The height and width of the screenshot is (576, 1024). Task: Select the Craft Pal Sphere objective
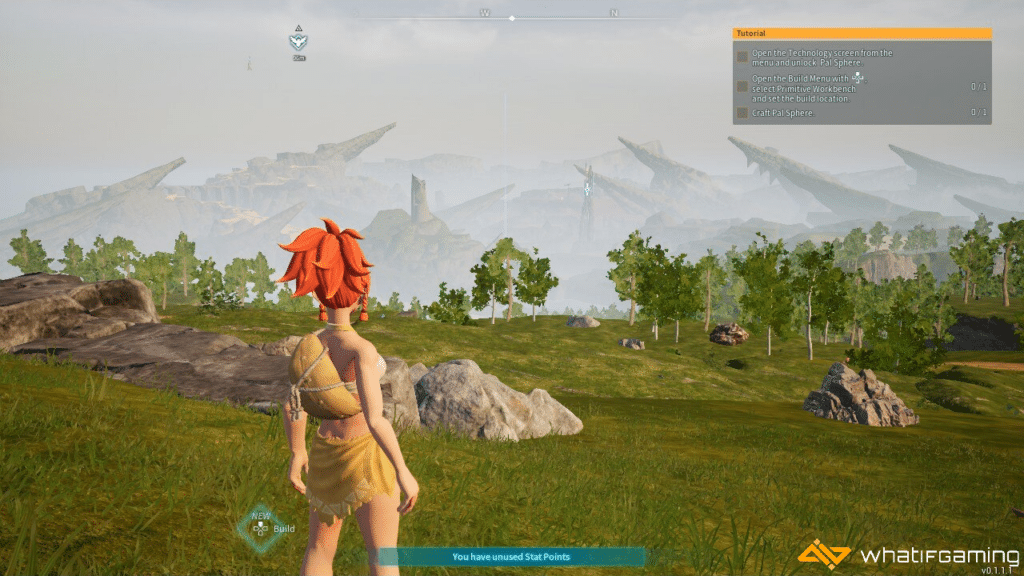[x=783, y=113]
